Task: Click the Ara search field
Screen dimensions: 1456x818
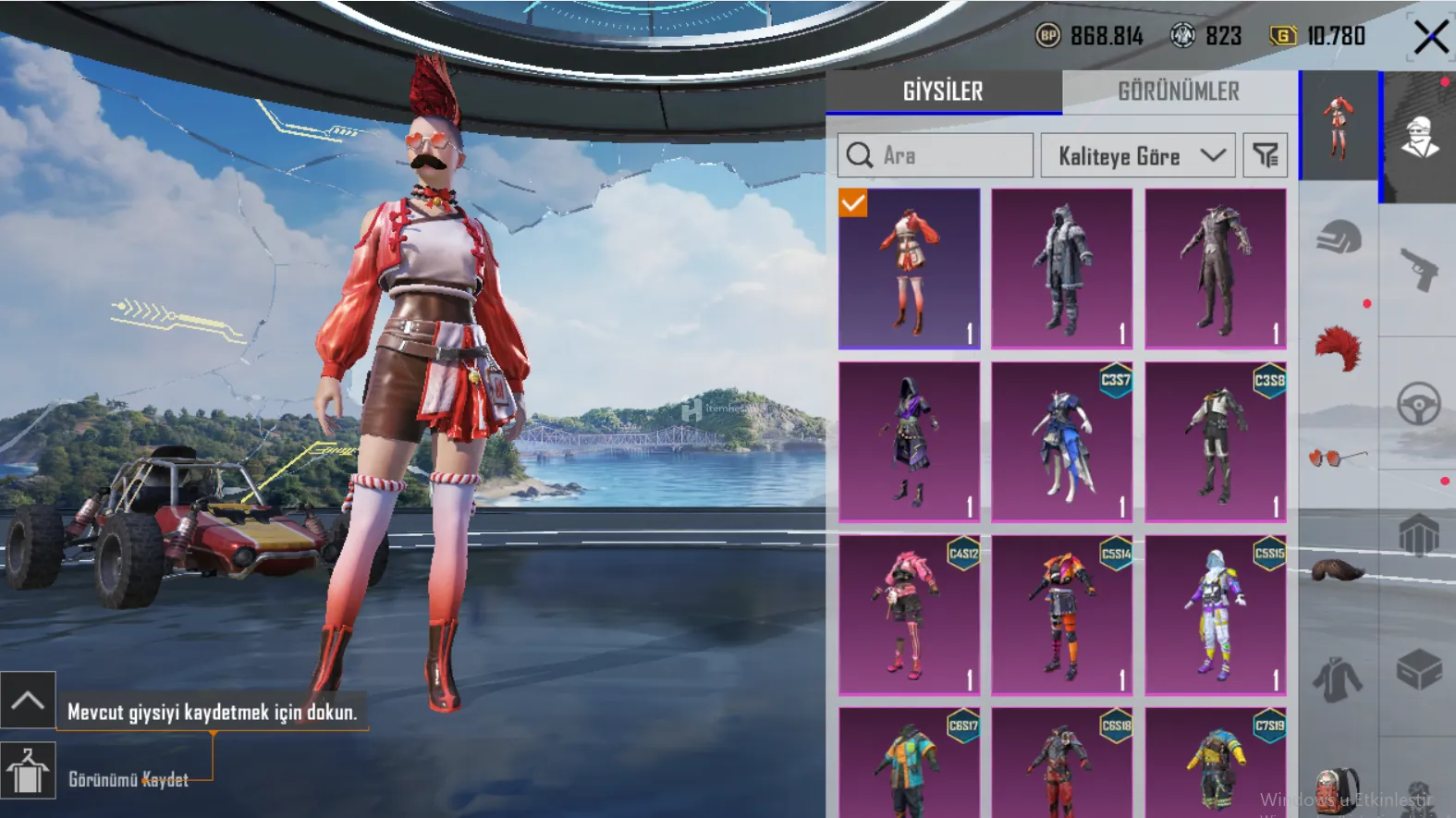Action: 936,155
